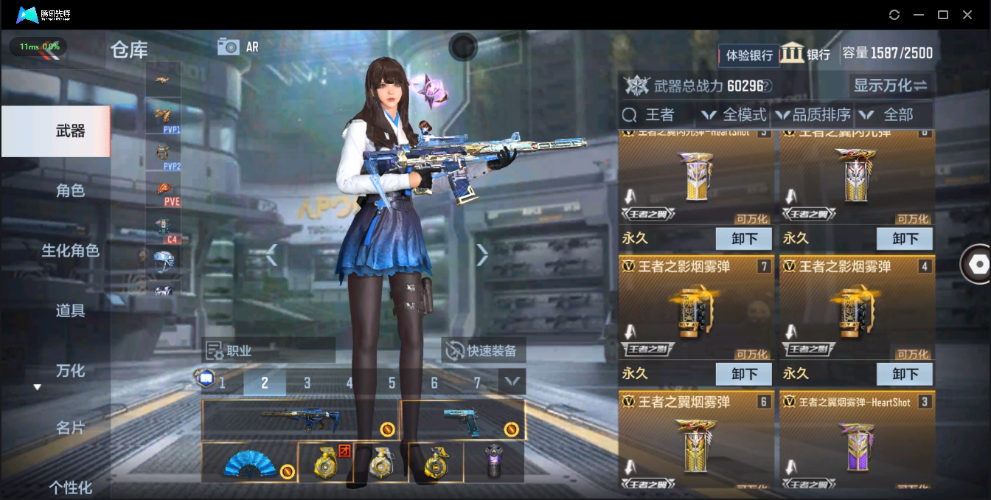Screen dimensions: 991x500
Task: Close the emulator window
Action: [967, 15]
